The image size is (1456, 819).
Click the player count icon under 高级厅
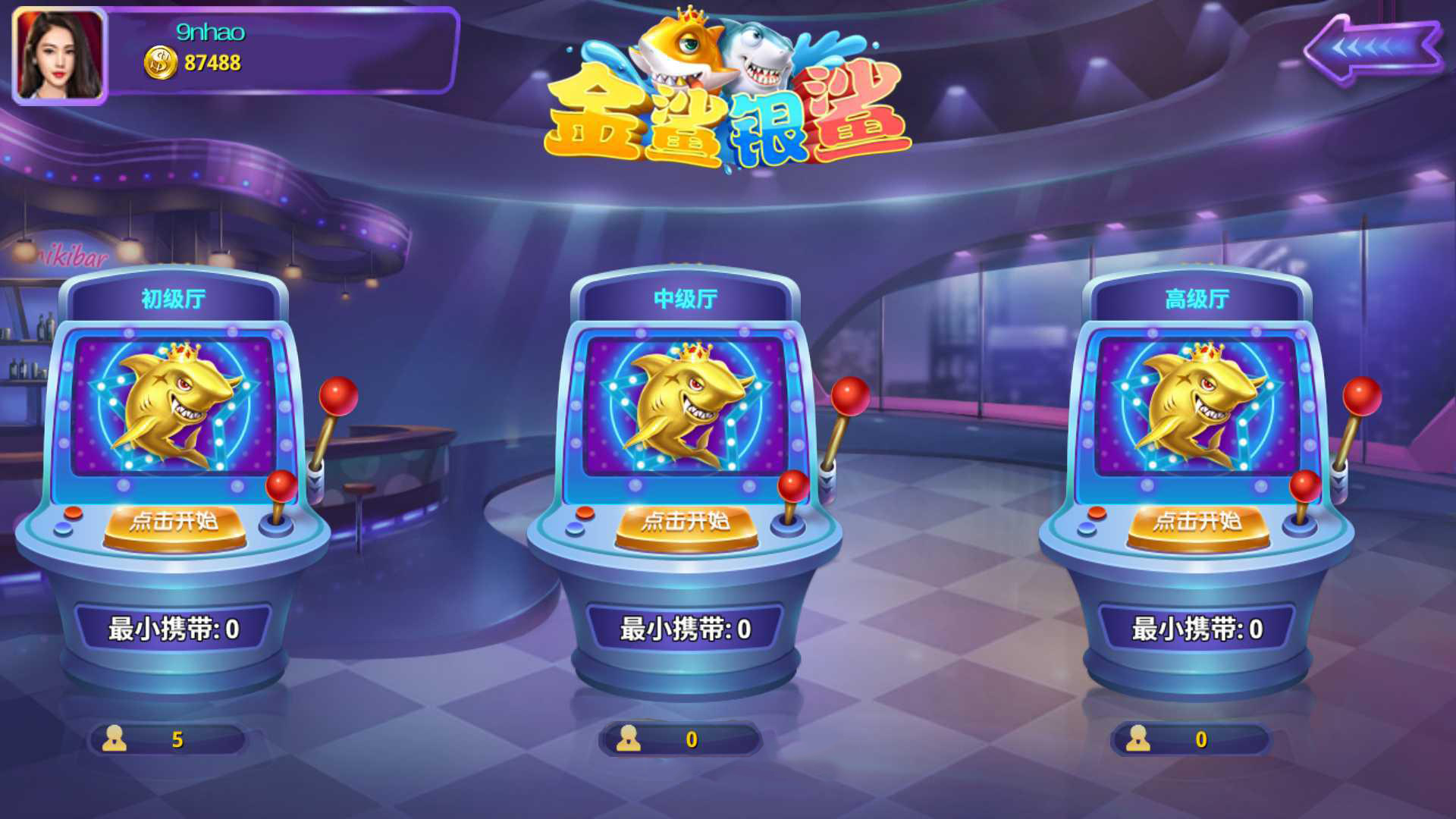click(x=1137, y=739)
